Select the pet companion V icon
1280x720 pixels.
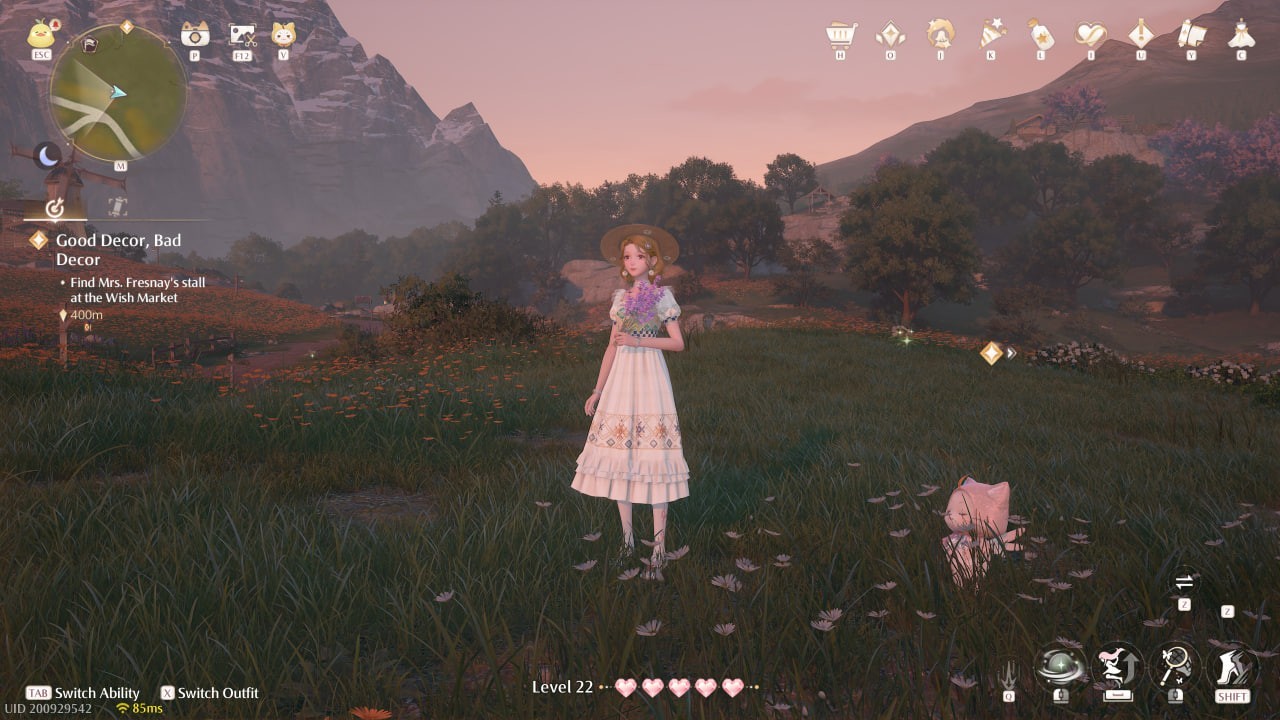[x=283, y=36]
